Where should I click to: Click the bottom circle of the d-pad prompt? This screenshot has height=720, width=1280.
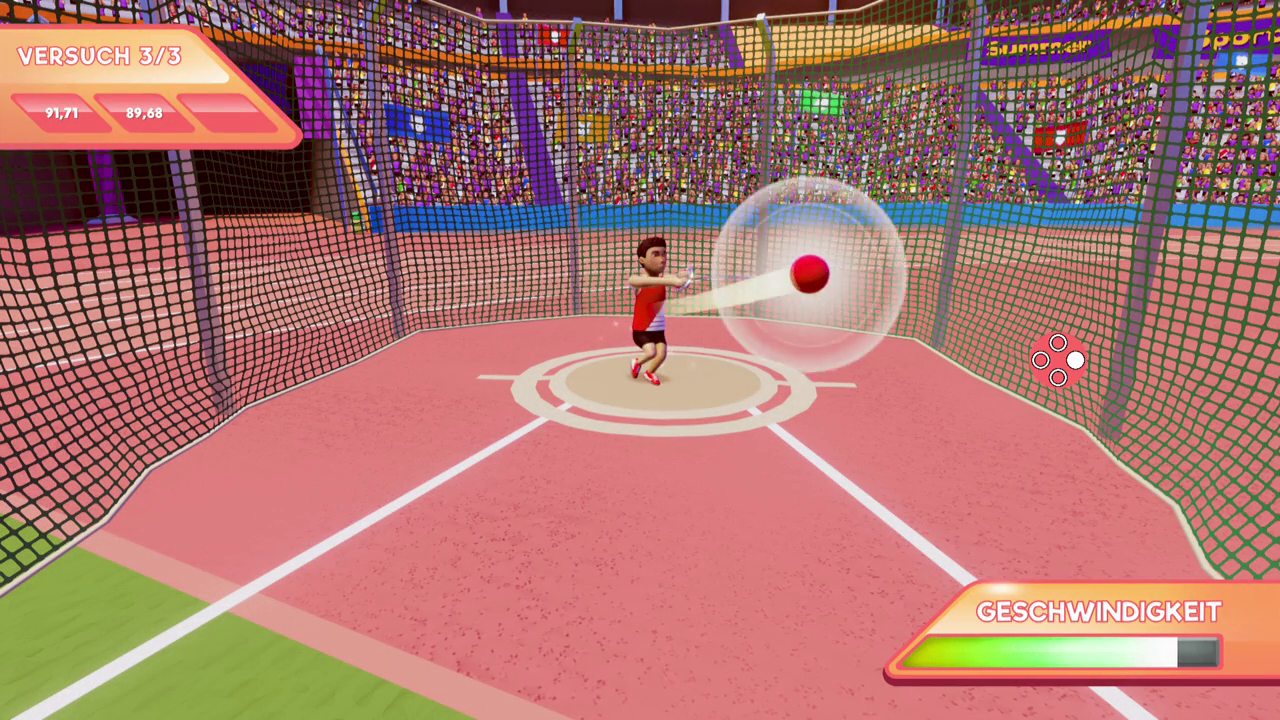coord(1058,377)
